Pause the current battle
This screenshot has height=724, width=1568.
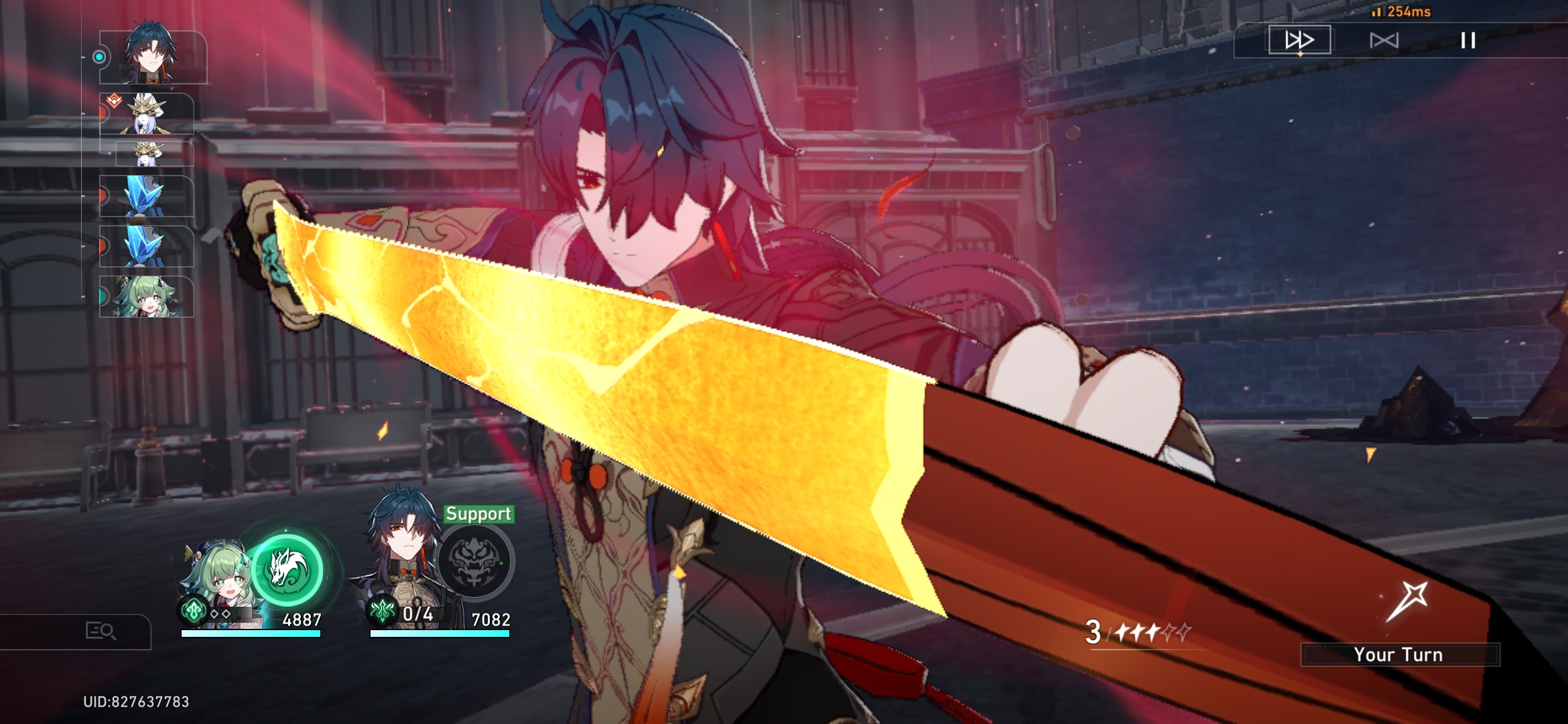(x=1467, y=40)
